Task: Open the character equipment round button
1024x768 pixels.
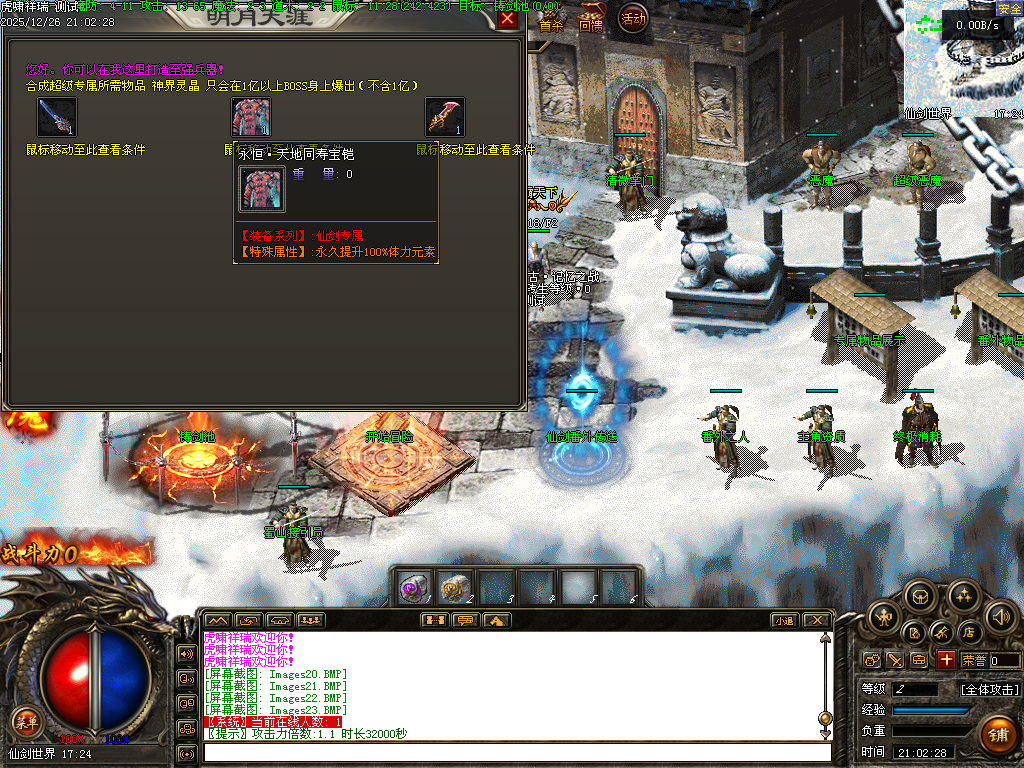Action: click(x=883, y=616)
